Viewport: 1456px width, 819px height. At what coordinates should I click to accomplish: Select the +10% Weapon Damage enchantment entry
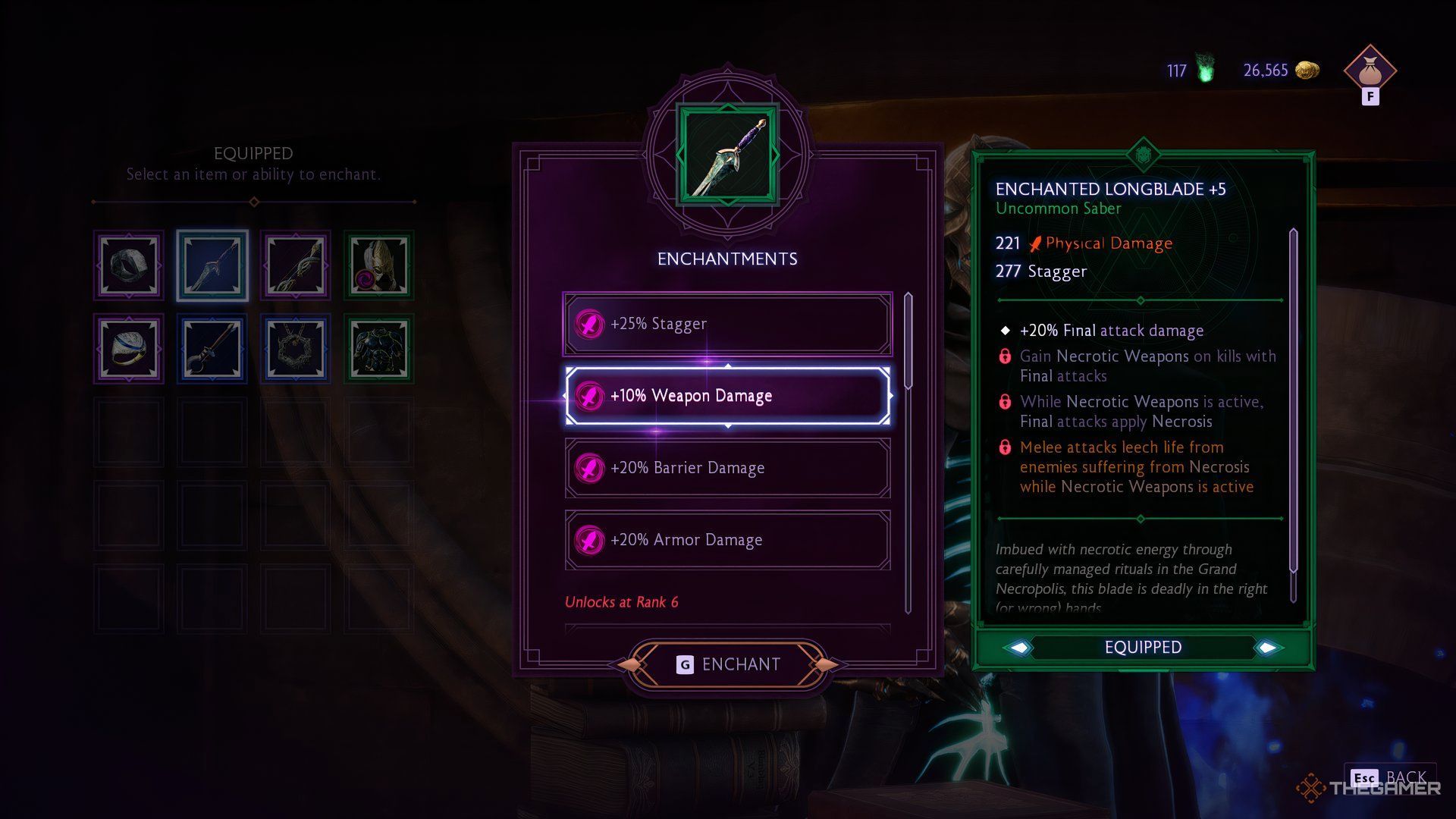point(726,396)
